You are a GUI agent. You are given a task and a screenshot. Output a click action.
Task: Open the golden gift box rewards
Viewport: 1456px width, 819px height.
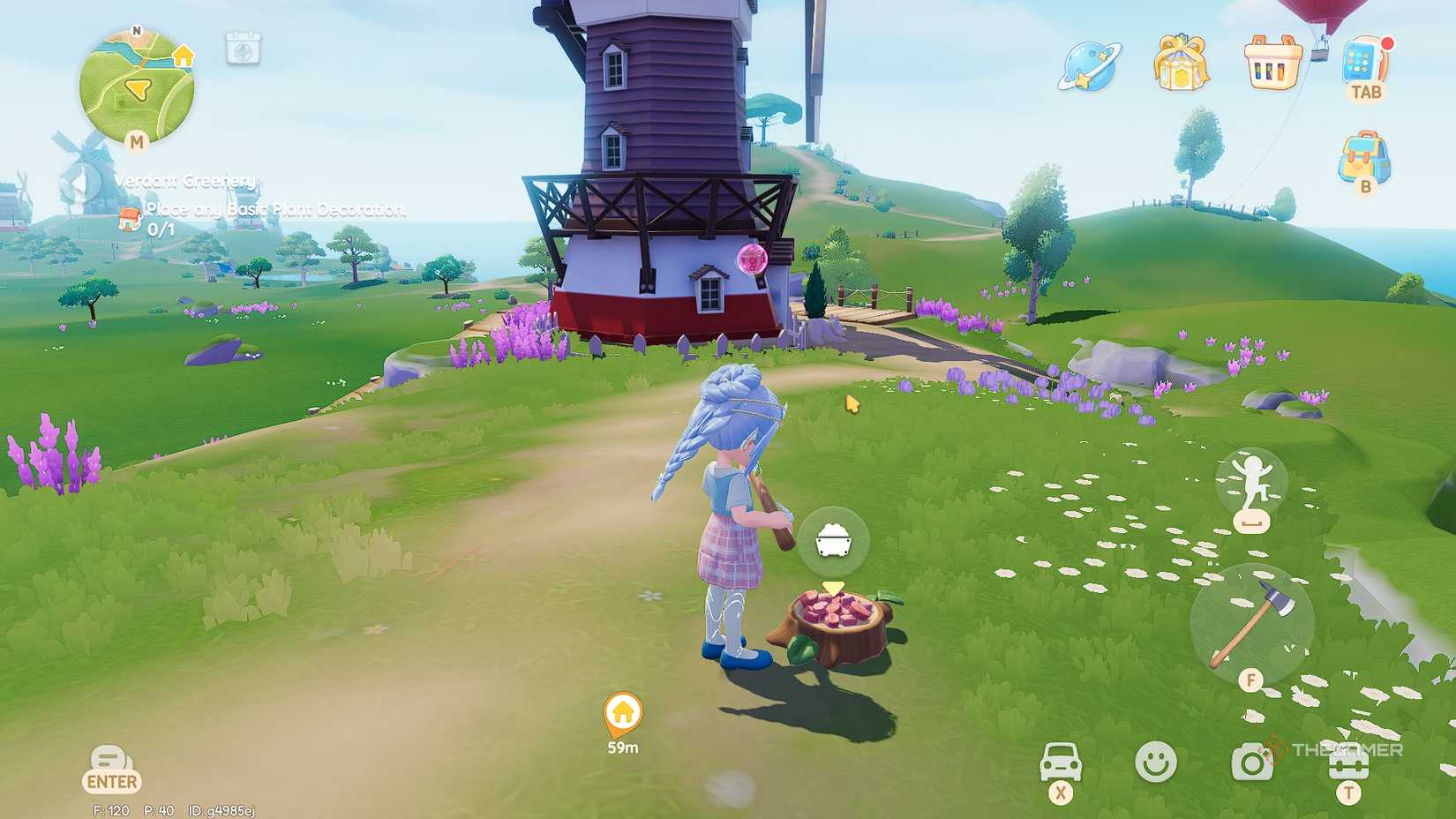click(1180, 66)
